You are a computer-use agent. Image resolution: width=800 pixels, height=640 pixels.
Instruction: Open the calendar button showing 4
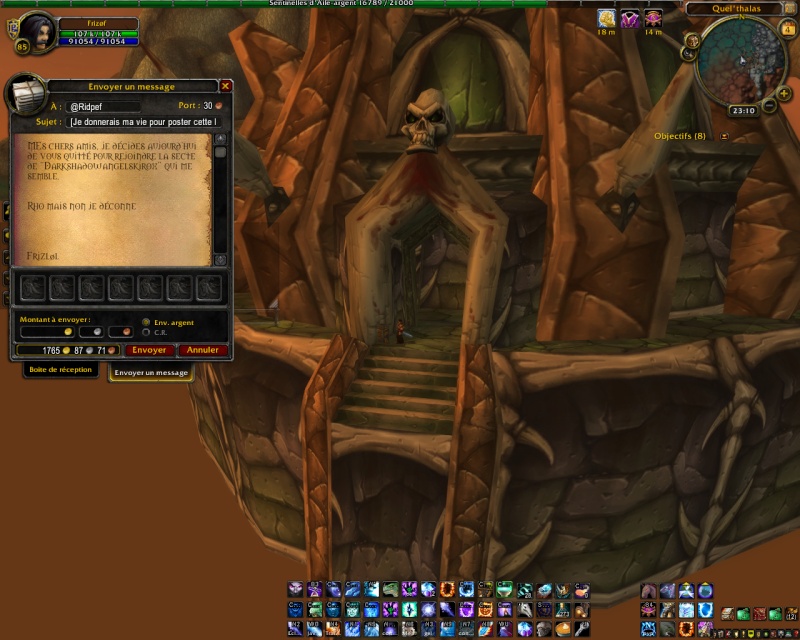(790, 27)
